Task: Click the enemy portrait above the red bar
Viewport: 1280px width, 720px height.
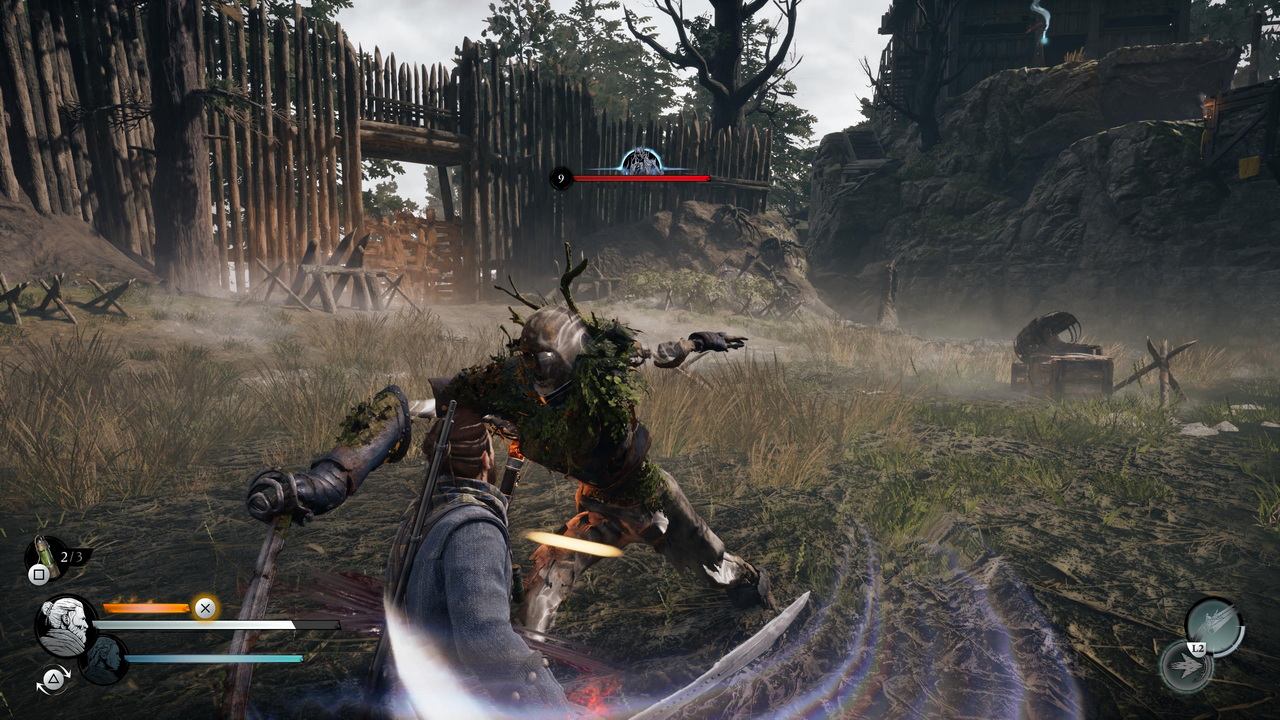Action: [640, 161]
